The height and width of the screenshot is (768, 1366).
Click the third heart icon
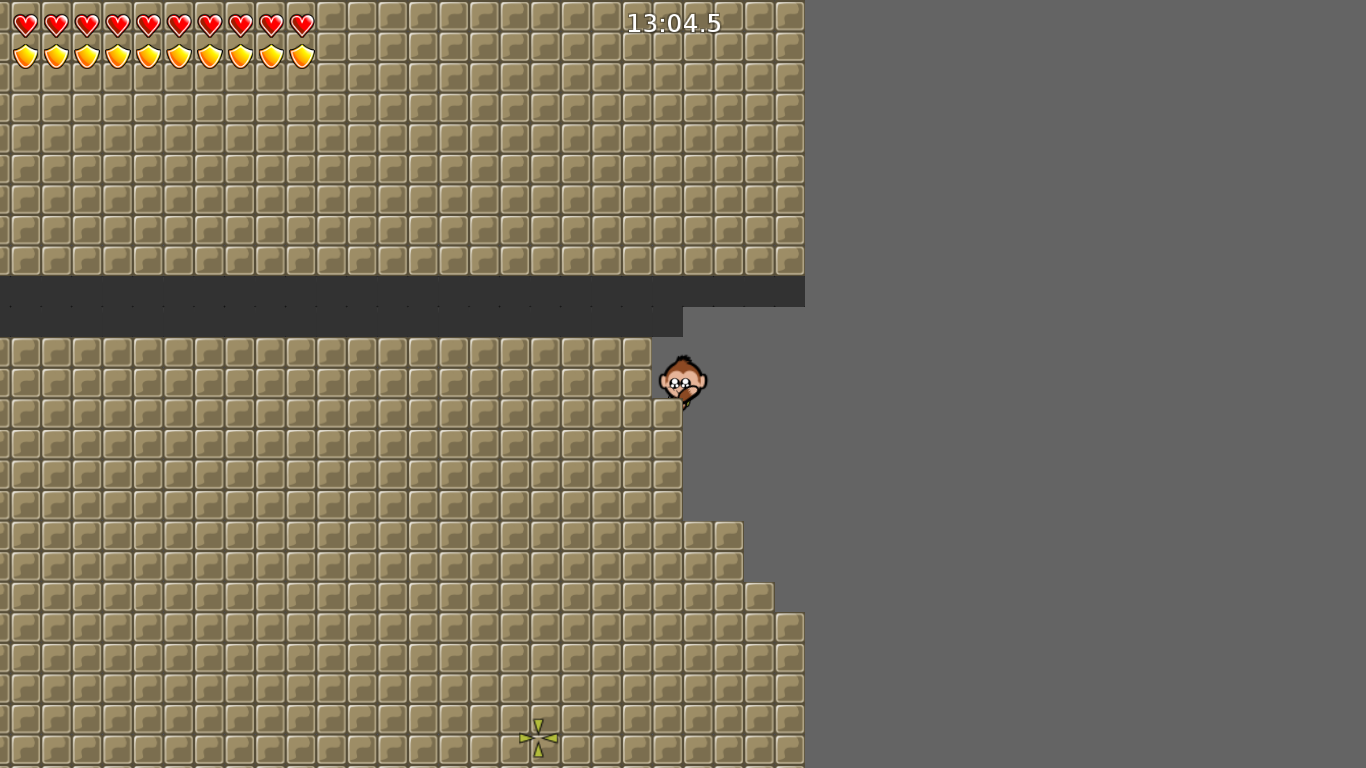(88, 24)
